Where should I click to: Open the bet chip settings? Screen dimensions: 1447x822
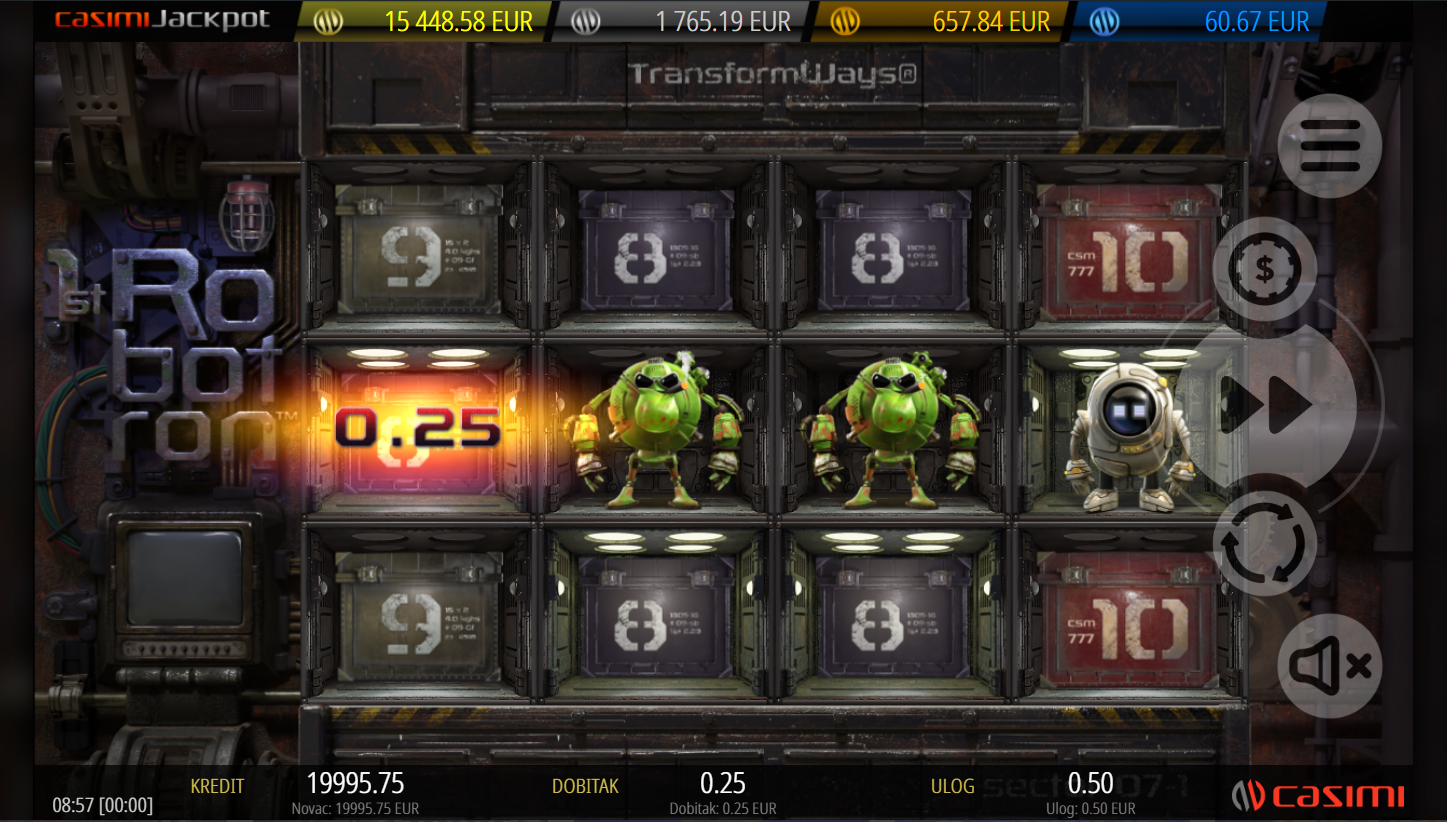click(x=1264, y=268)
